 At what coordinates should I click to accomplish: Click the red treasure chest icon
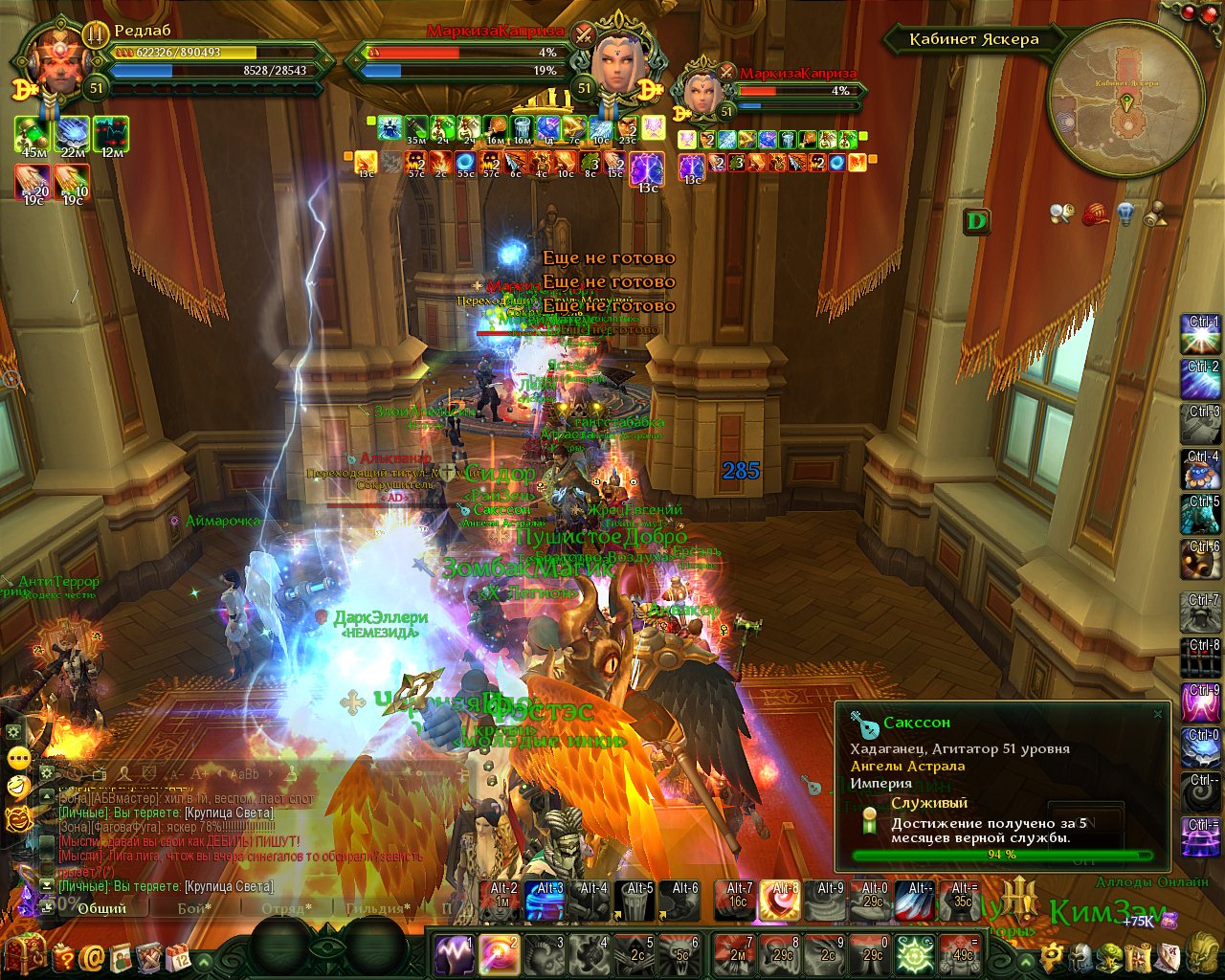26,953
